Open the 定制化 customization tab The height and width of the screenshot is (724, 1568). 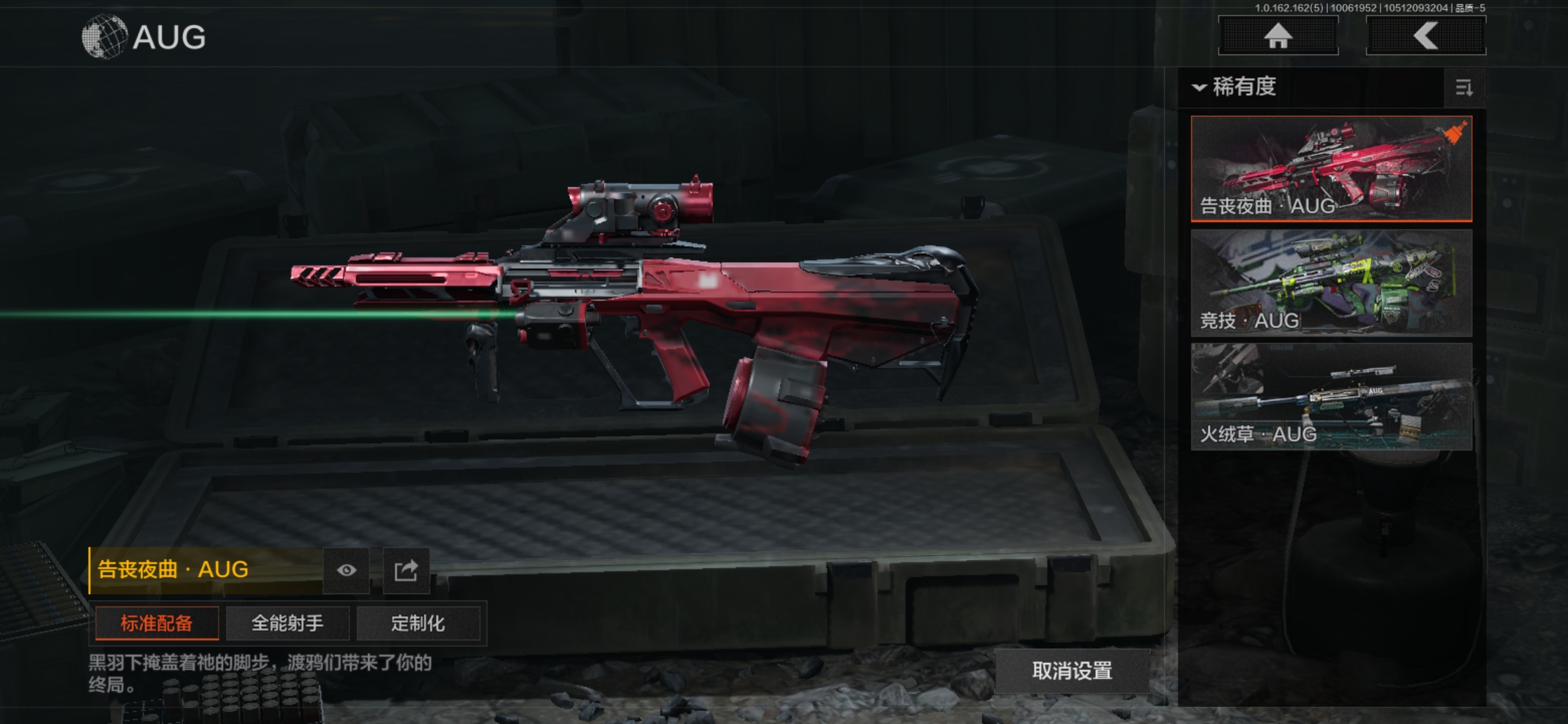pos(418,623)
